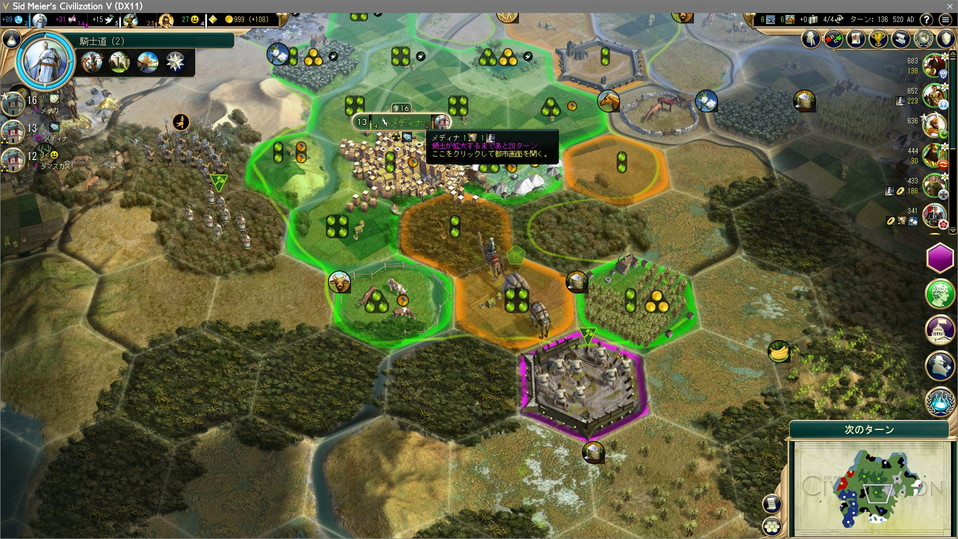Click the purple hexagon notification
Viewport: 958px width, 539px height.
point(940,258)
